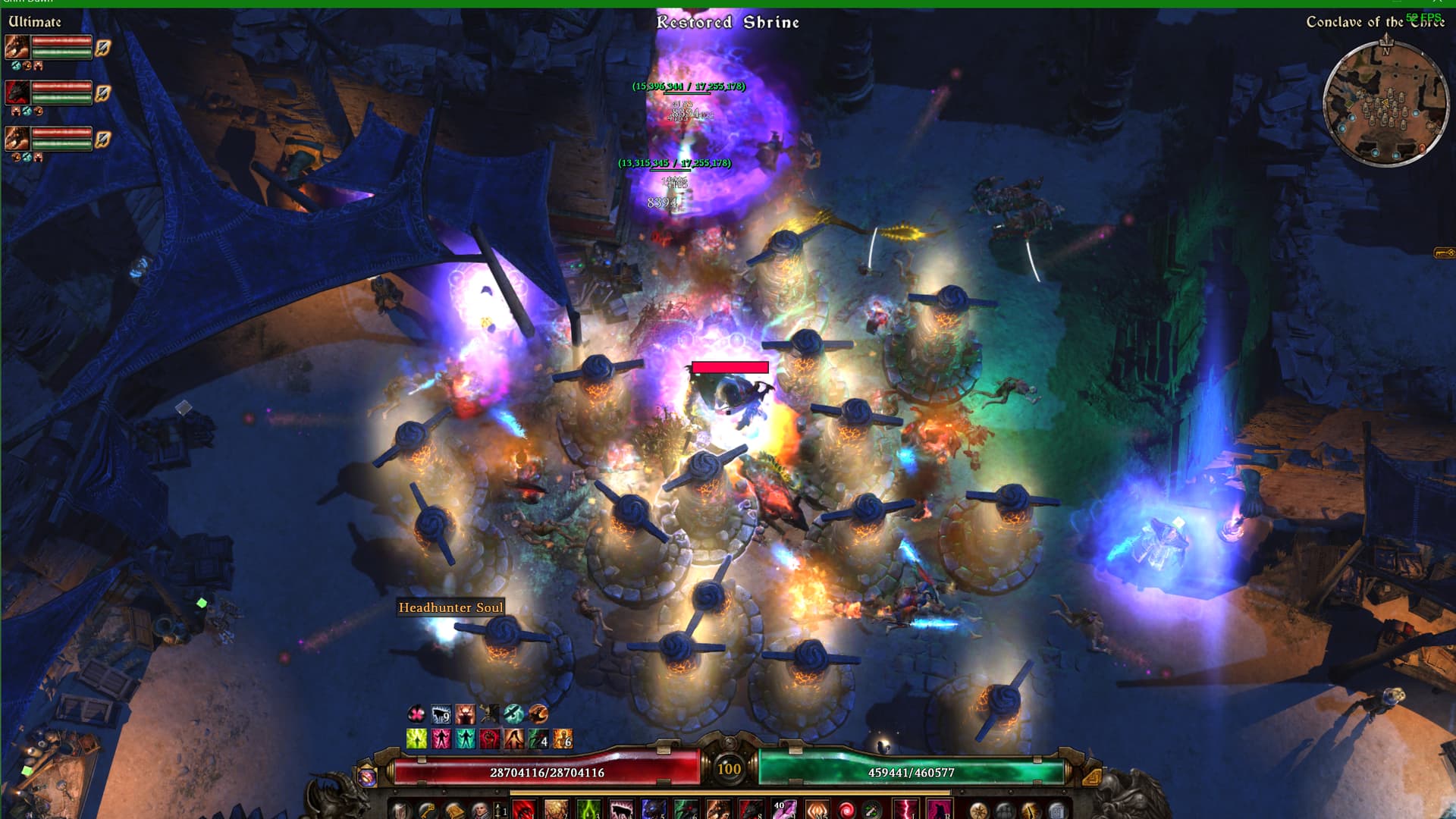
Task: Click the golden key icon at the right screen edge
Action: 1444,253
